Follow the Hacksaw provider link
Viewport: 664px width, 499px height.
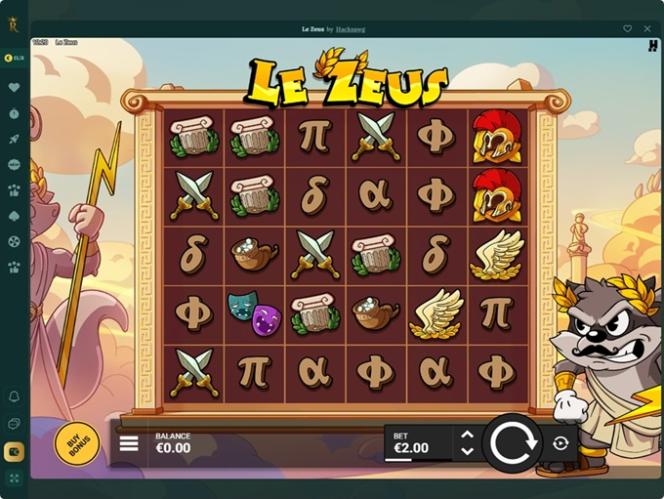click(350, 29)
